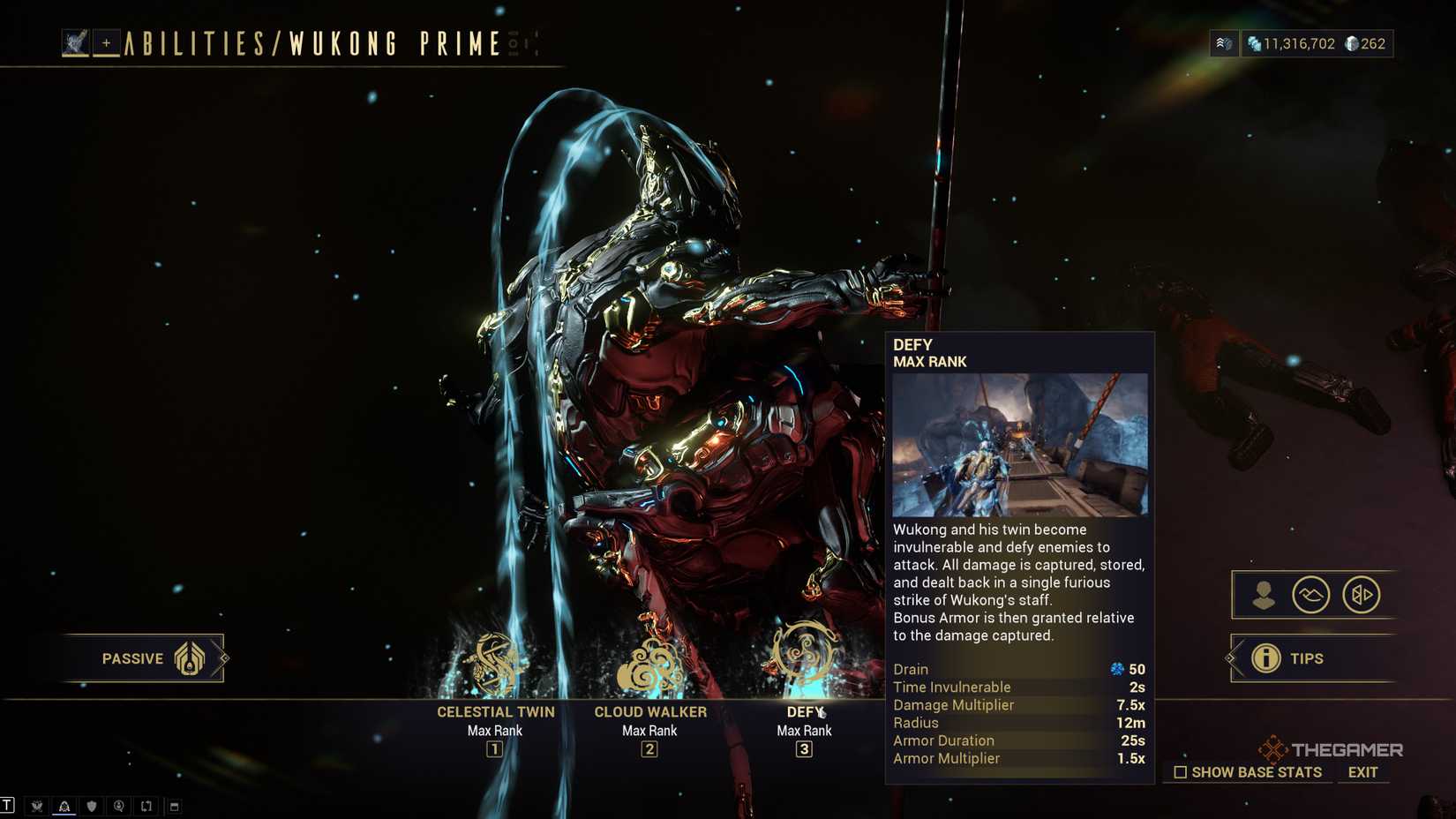Click the EXIT button
1456x819 pixels.
[1362, 771]
